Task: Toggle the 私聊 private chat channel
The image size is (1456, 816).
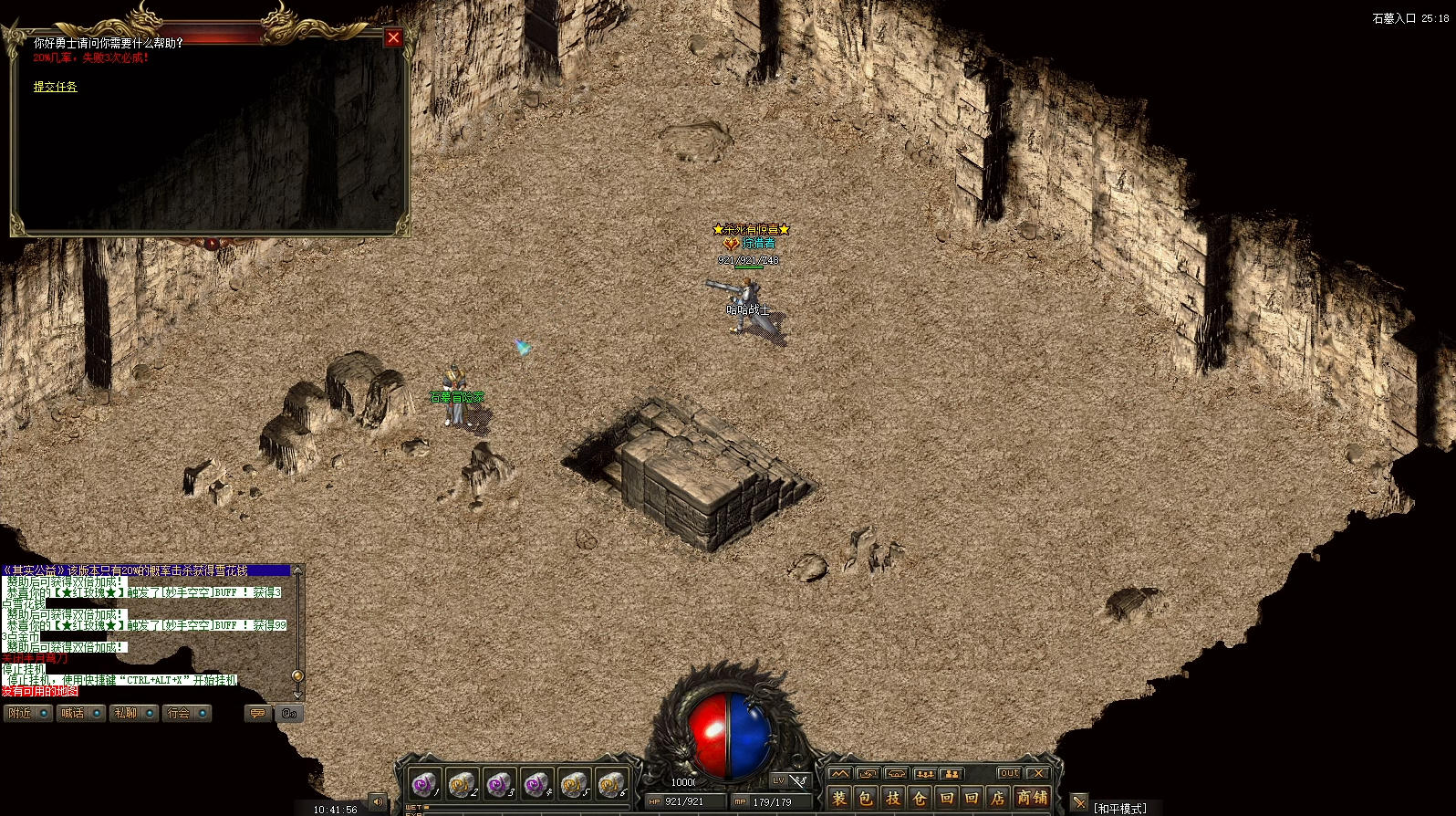Action: pyautogui.click(x=133, y=713)
